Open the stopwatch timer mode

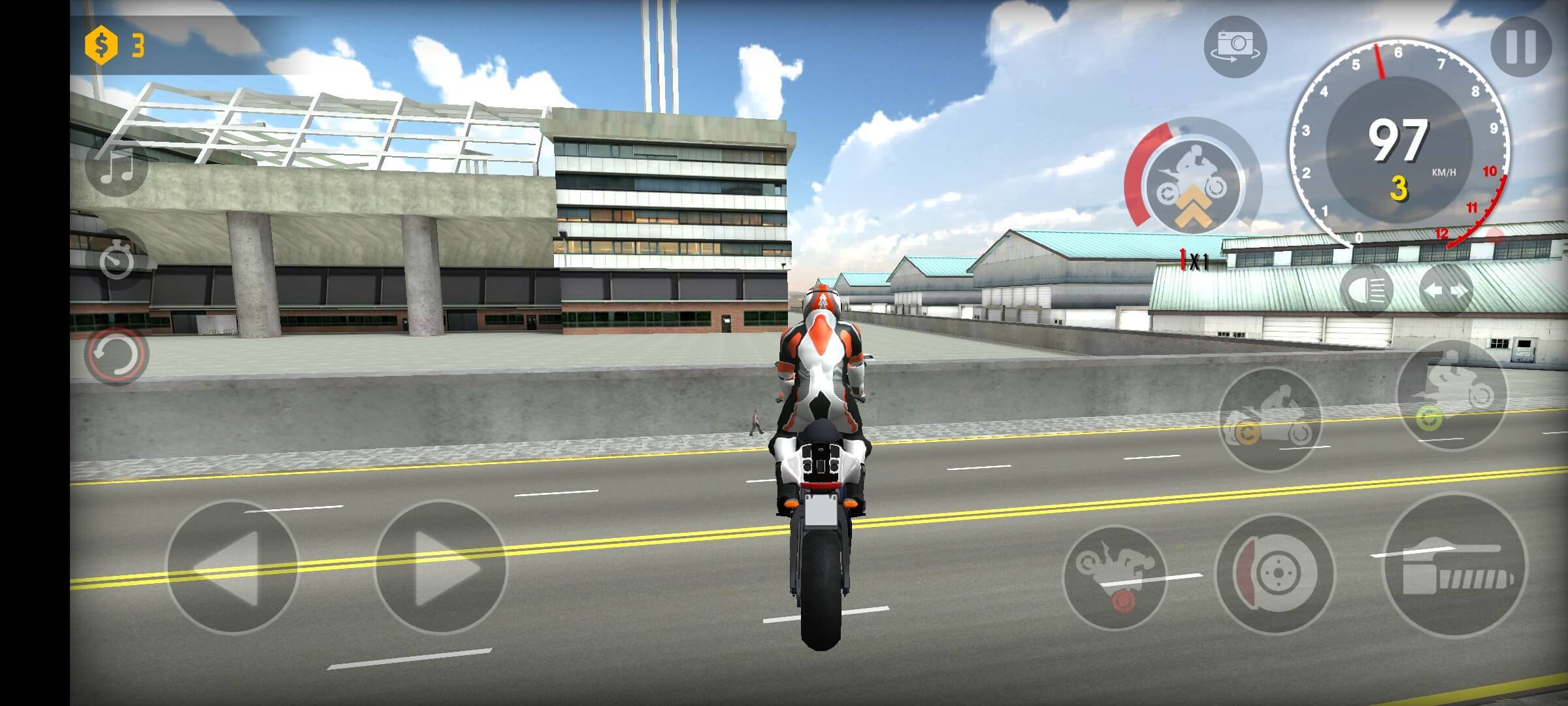click(117, 261)
